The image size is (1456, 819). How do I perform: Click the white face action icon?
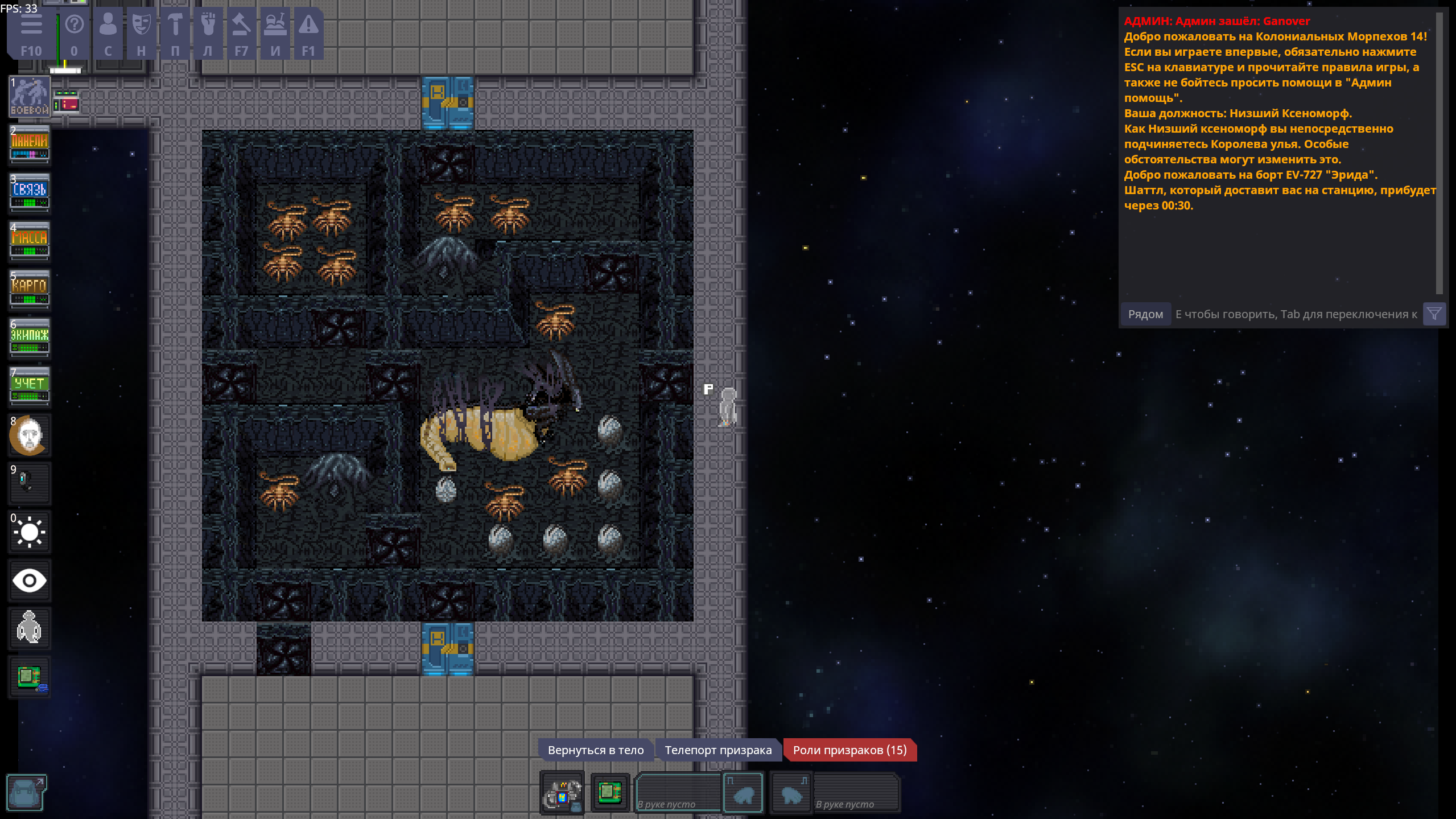coord(30,435)
